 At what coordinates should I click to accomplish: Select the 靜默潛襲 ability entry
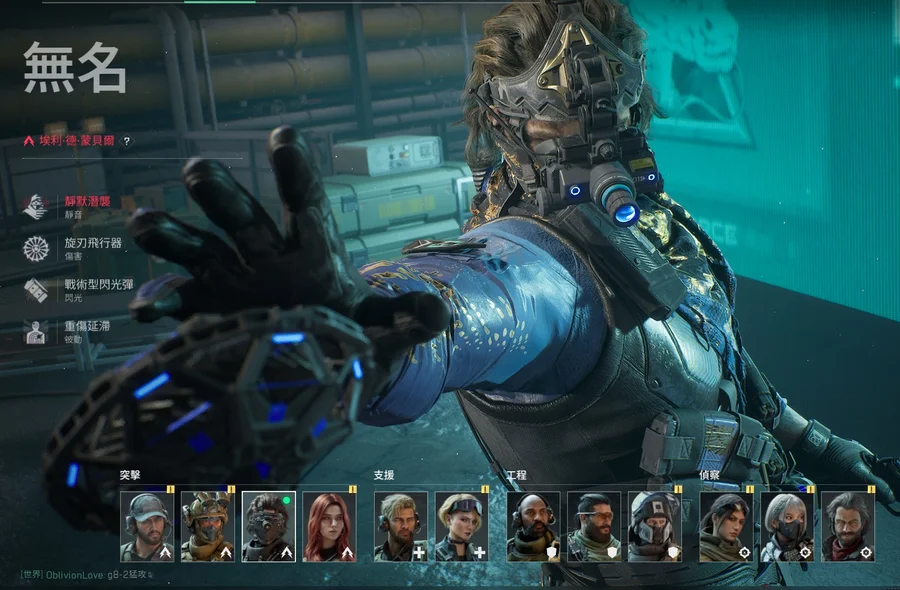(x=85, y=205)
